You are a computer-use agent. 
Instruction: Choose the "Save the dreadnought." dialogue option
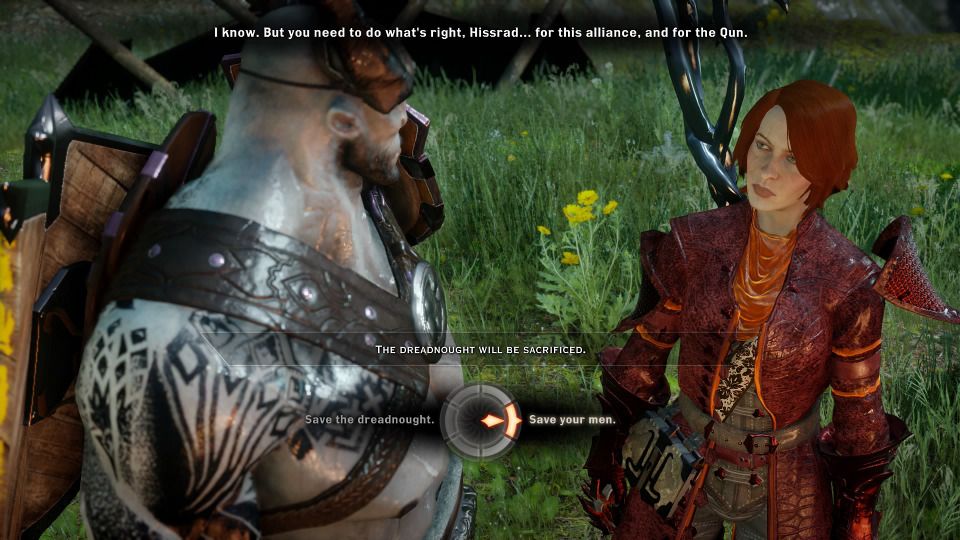(x=369, y=419)
